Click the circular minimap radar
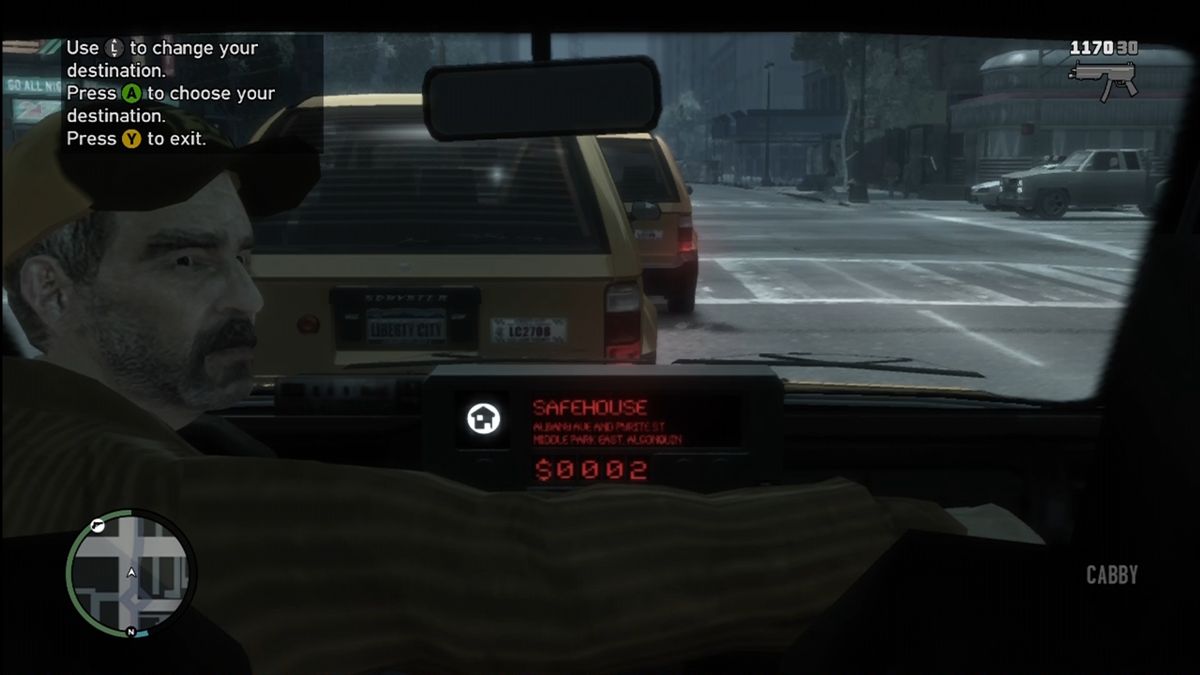Screen dimensions: 1200x675 click(131, 573)
